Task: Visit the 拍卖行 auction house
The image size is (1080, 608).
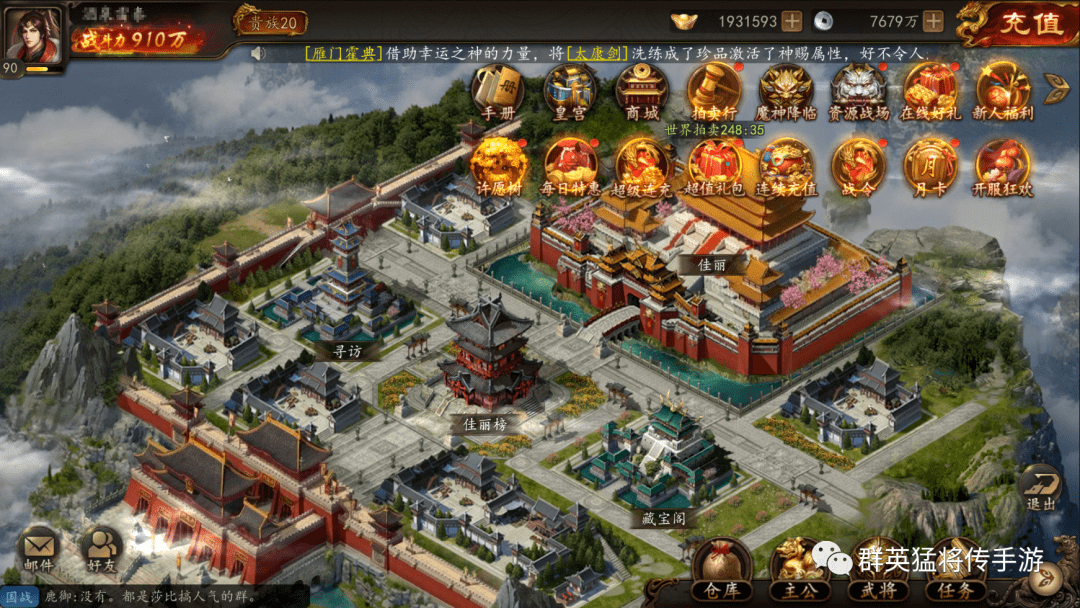Action: [713, 90]
